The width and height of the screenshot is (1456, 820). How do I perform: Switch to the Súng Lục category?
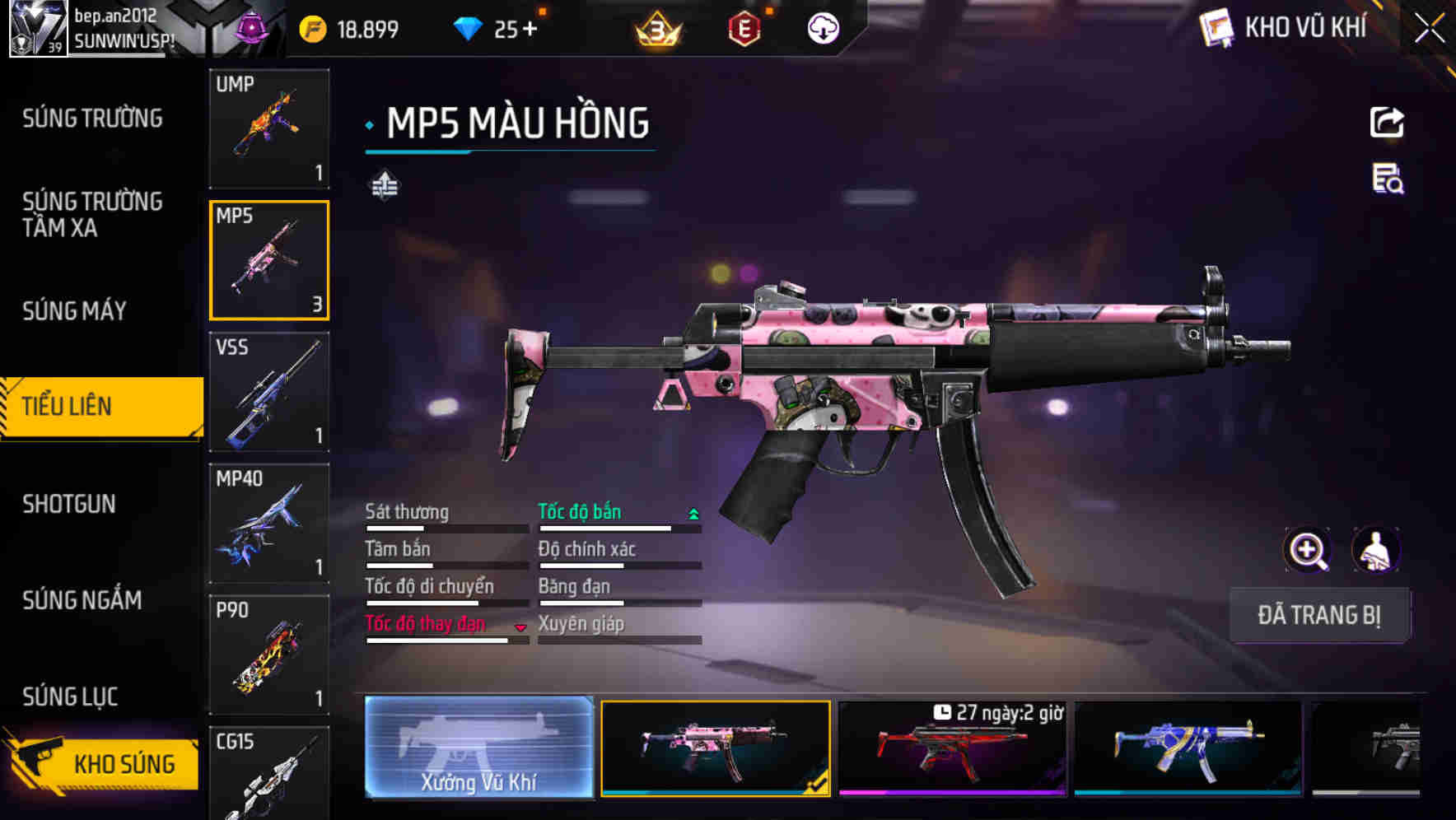[x=70, y=696]
